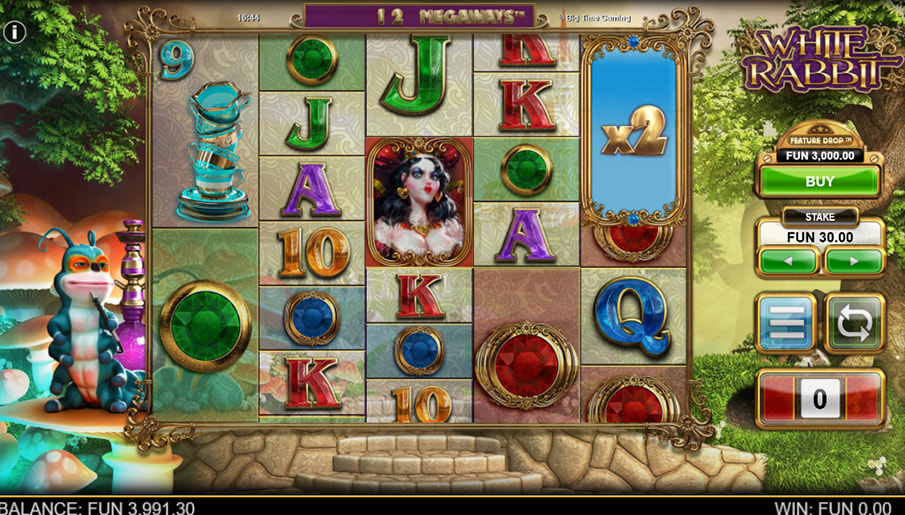Viewport: 905px width, 515px height.
Task: Decrease the stake amount
Action: 788,261
